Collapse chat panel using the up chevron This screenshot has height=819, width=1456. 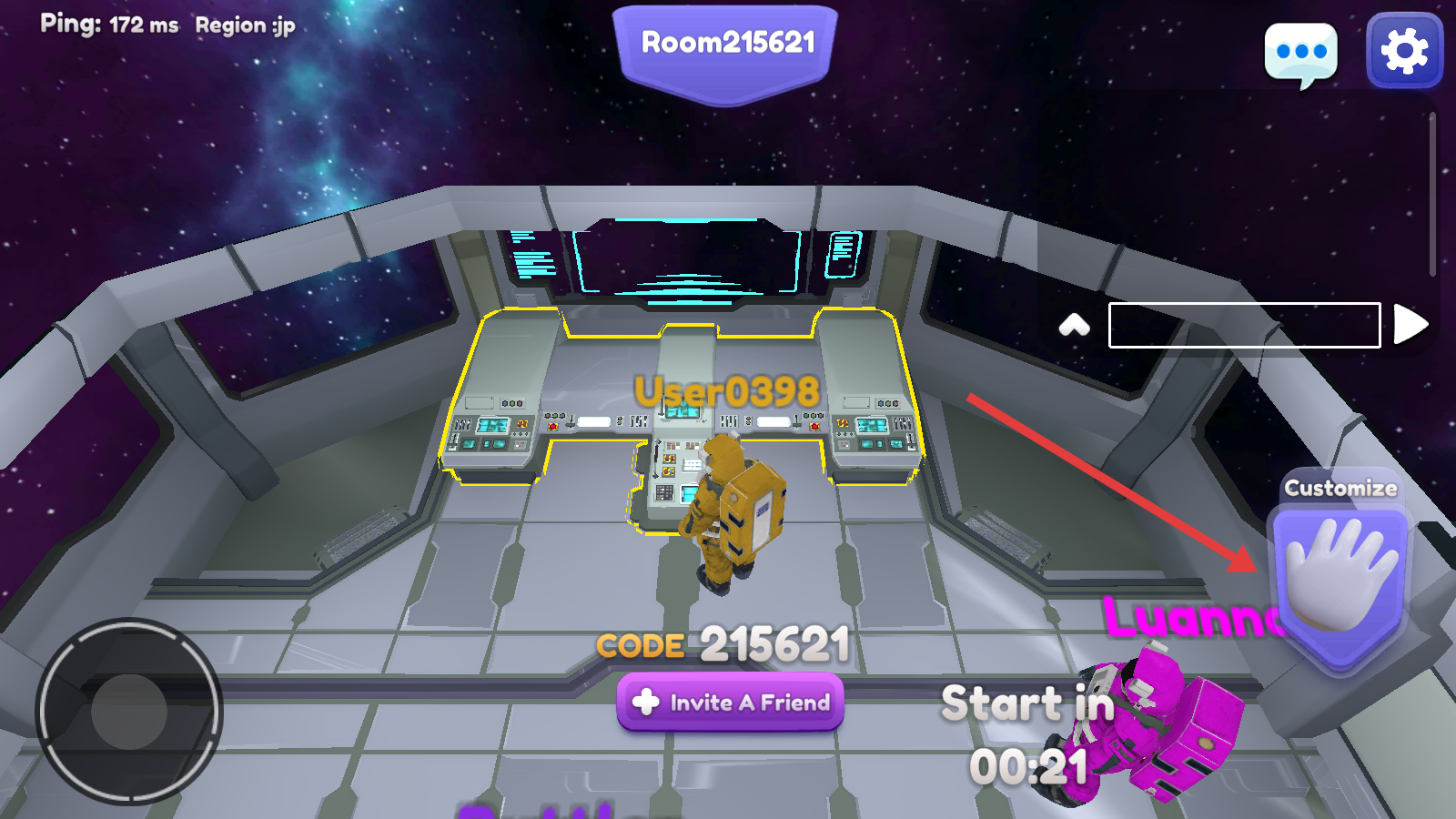pos(1075,325)
